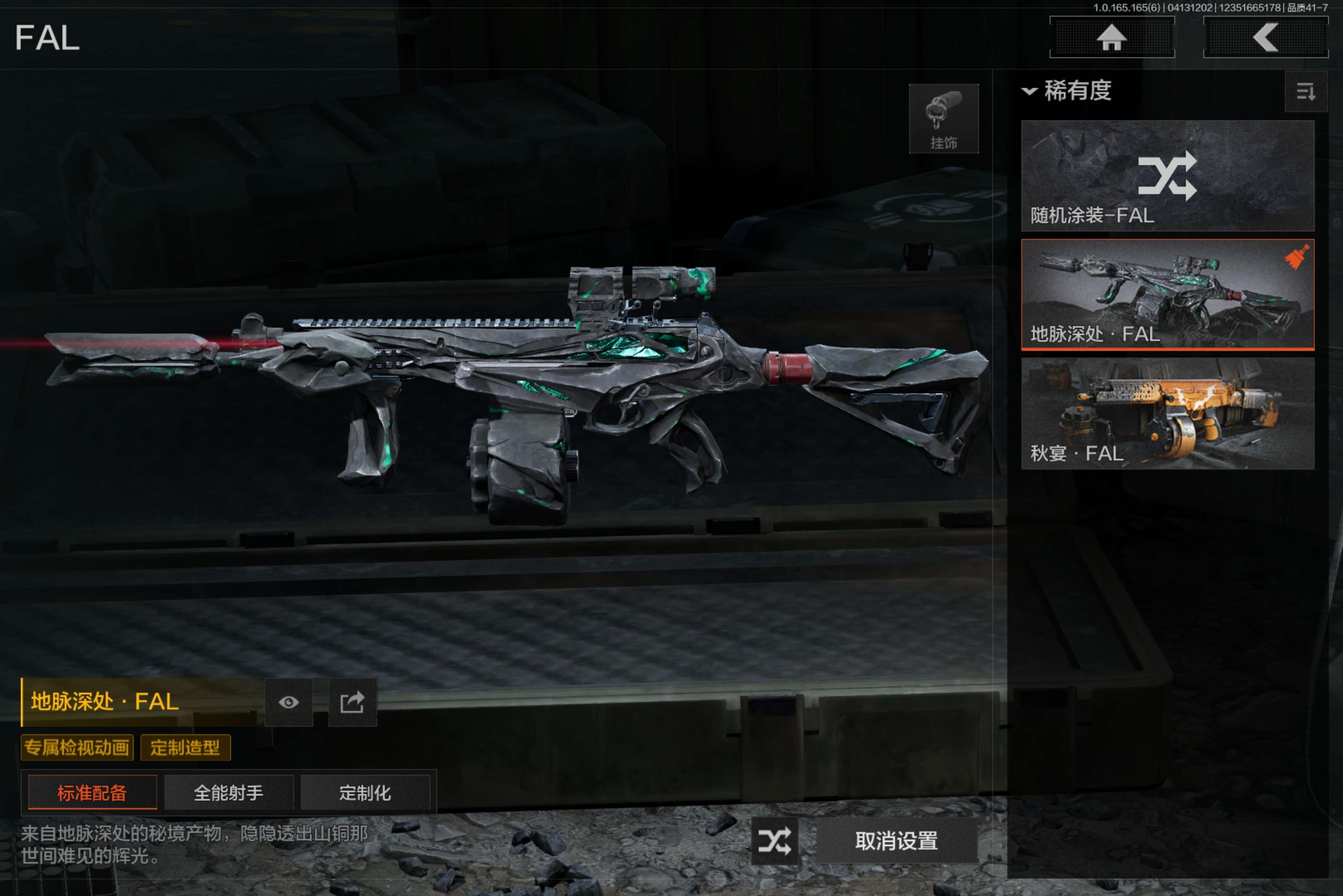Choose the 地脉深处·FAL skin thumbnail
The width and height of the screenshot is (1343, 896).
[1167, 294]
